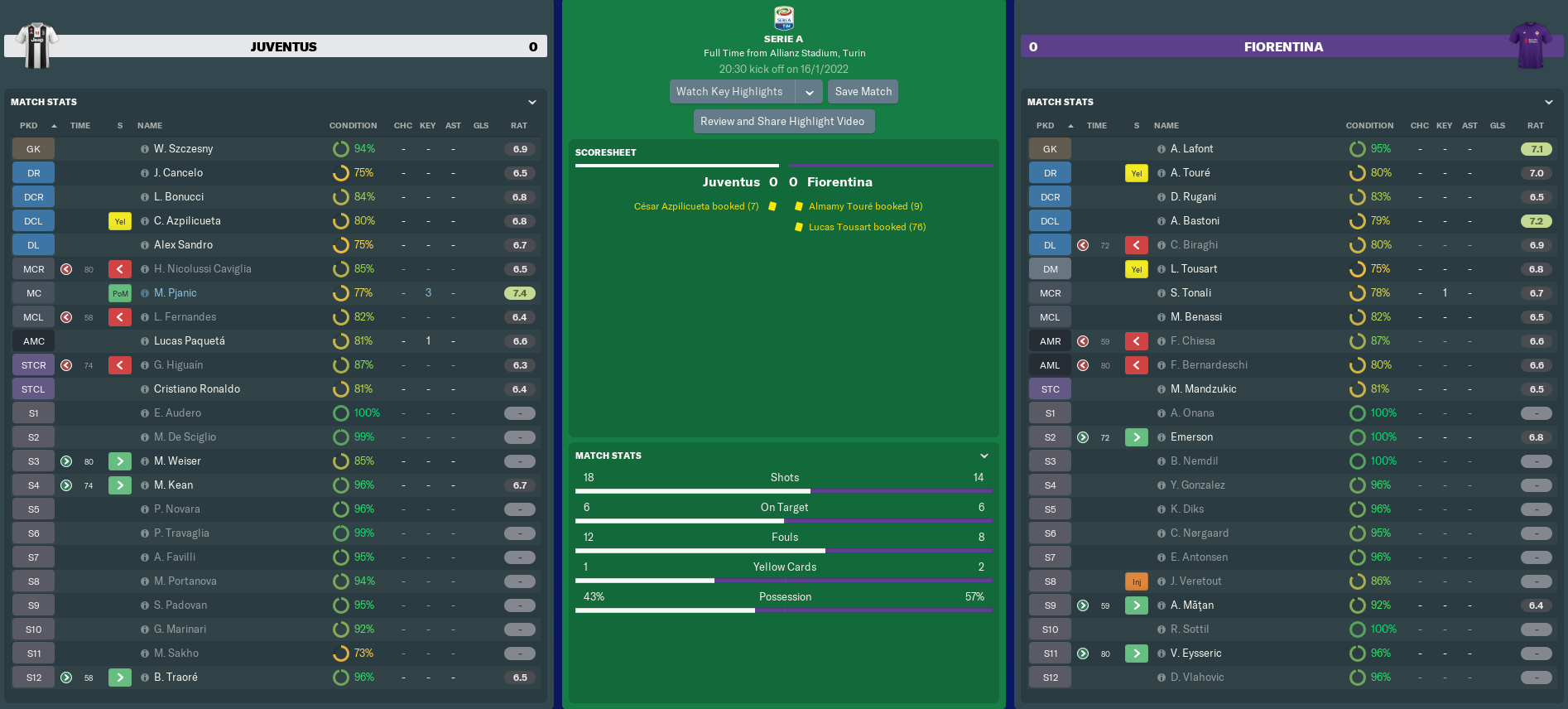Viewport: 1568px width, 709px height.
Task: Sort Juventus list by CONDITION column
Action: click(x=353, y=126)
